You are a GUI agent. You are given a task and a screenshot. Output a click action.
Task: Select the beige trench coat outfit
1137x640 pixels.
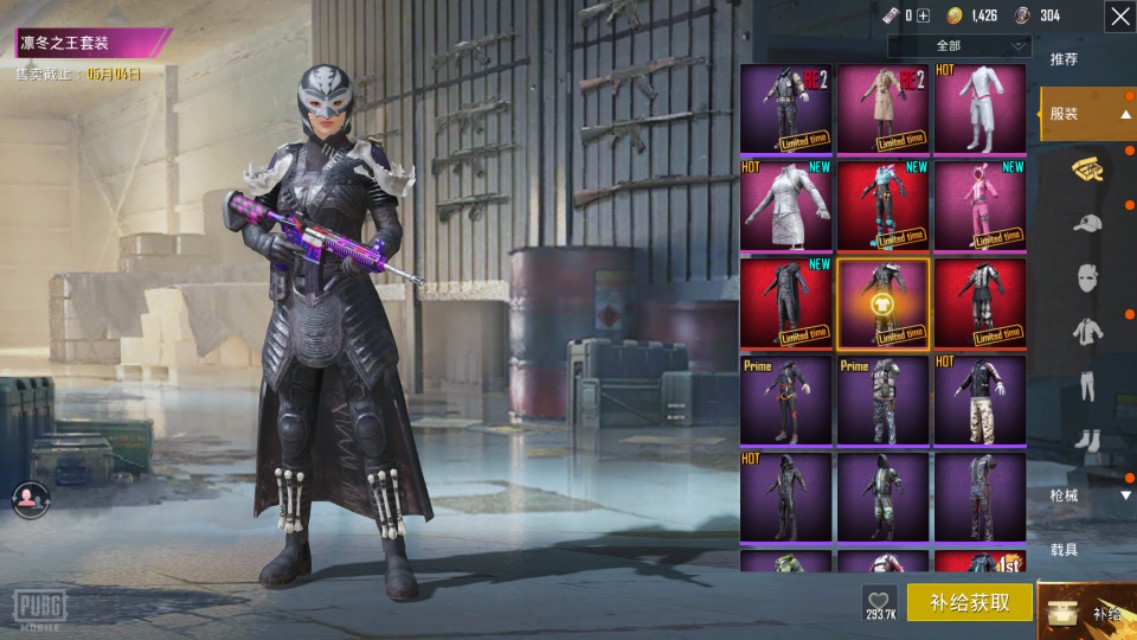tap(883, 108)
